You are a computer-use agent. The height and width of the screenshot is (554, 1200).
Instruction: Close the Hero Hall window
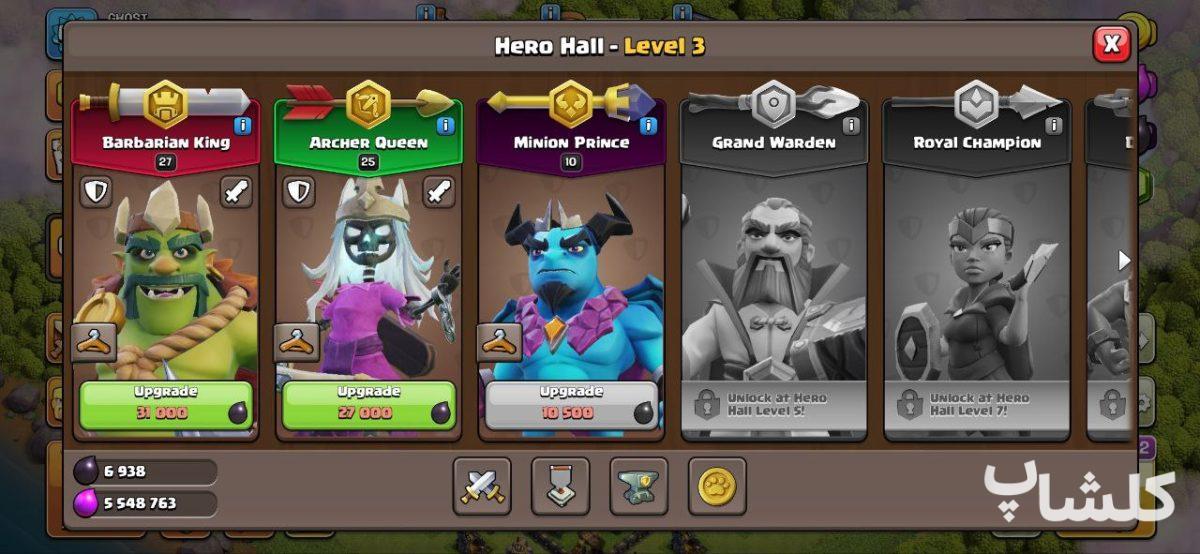1111,44
